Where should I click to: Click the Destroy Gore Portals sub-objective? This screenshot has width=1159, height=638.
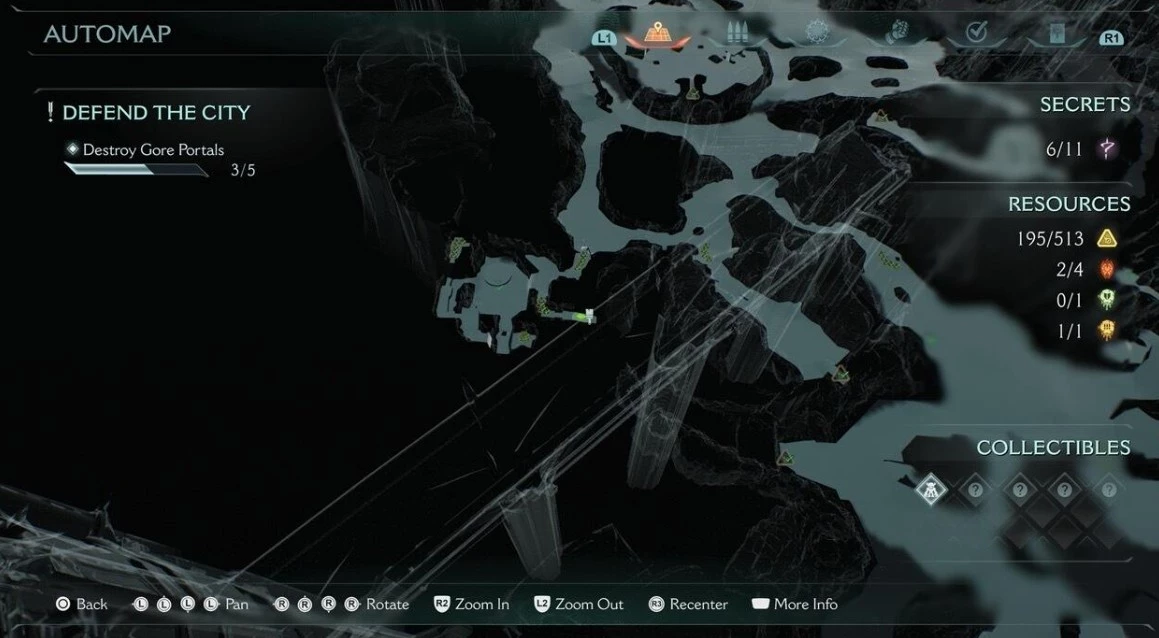point(153,150)
